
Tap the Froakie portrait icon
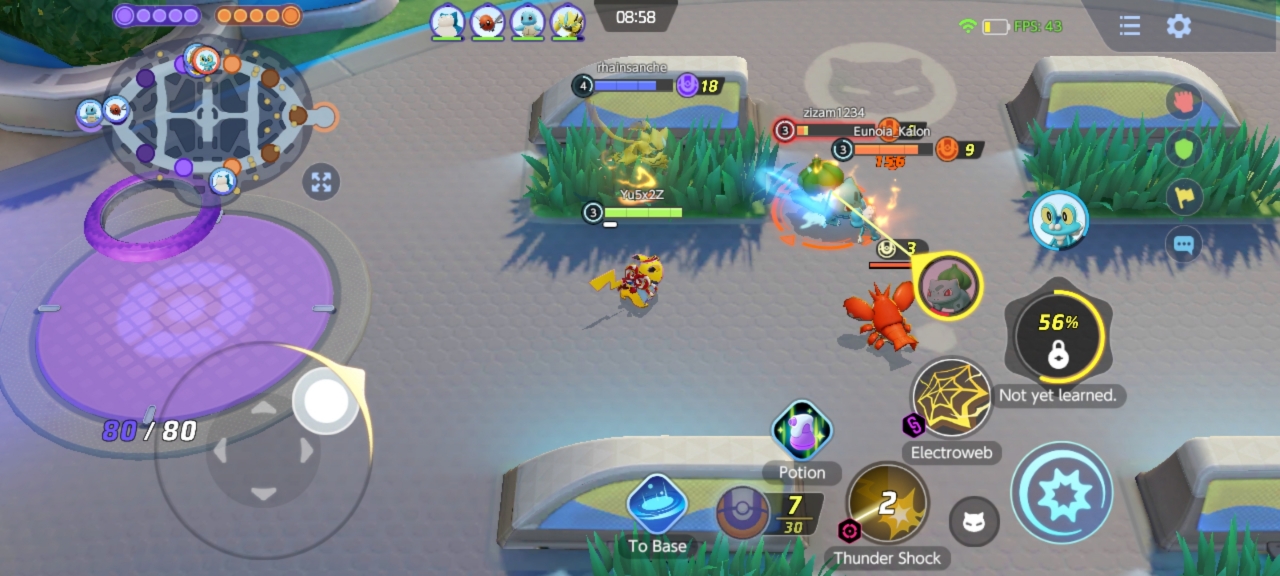click(1058, 220)
